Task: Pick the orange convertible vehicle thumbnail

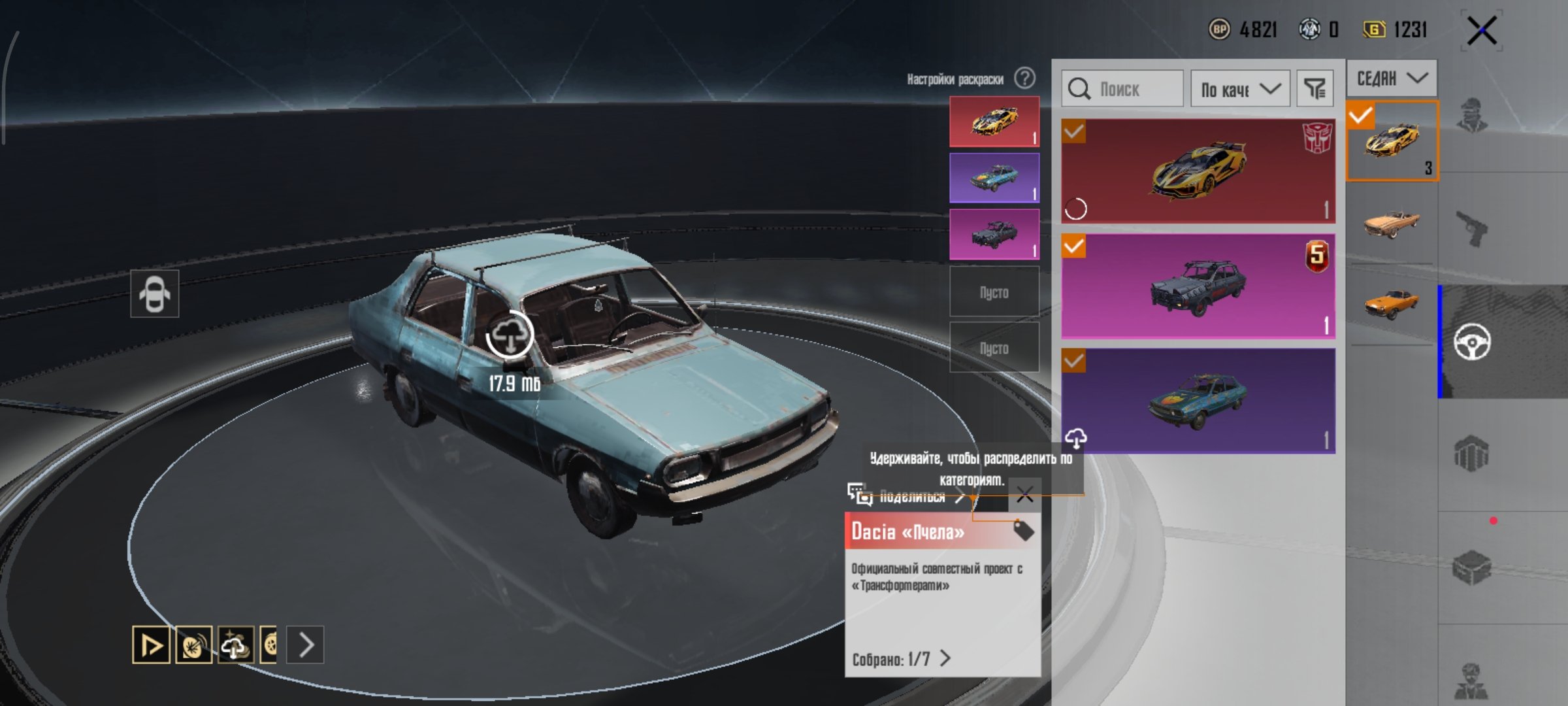Action: pyautogui.click(x=1391, y=223)
